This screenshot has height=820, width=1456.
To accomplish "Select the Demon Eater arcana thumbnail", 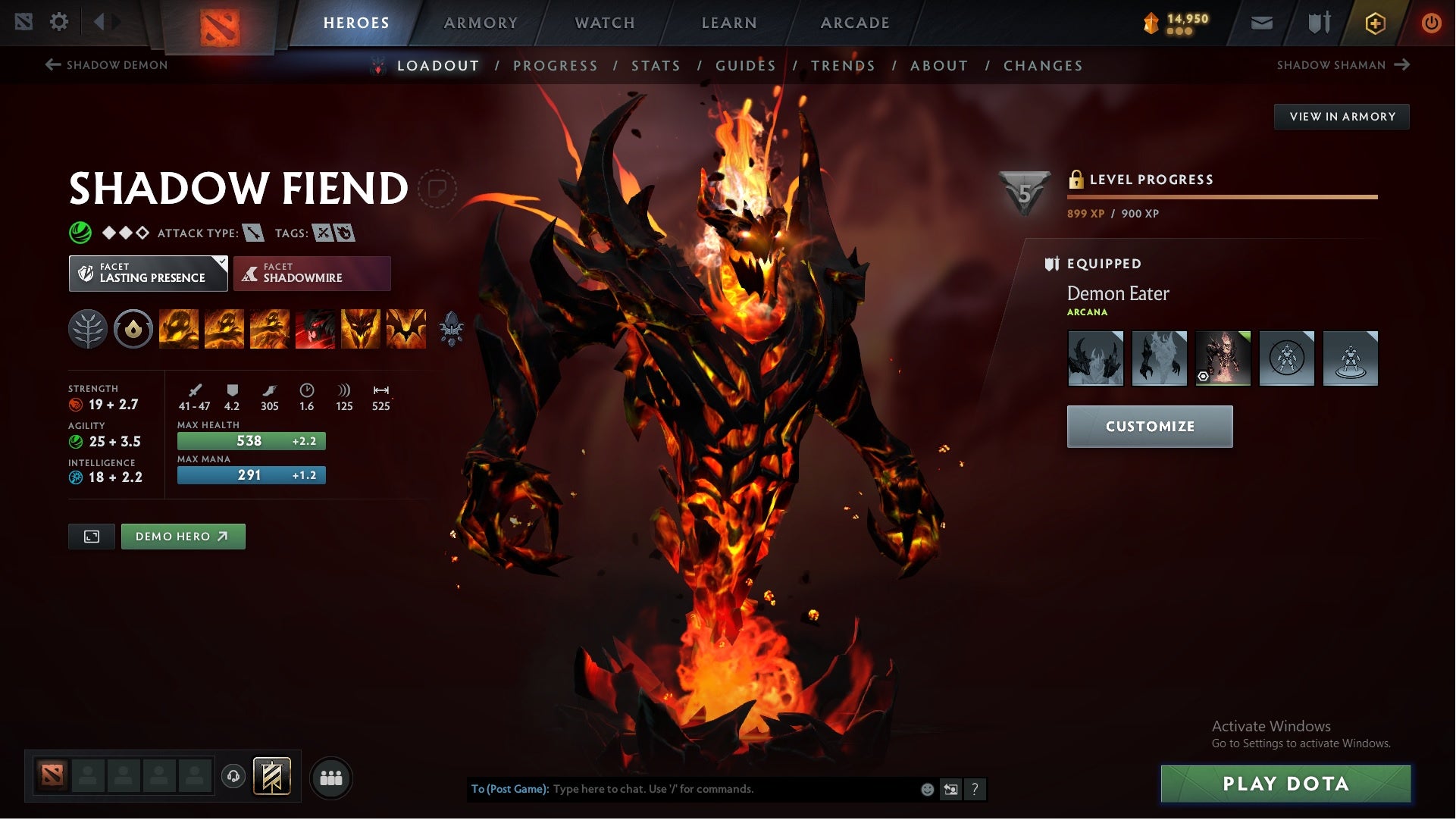I will point(1223,358).
